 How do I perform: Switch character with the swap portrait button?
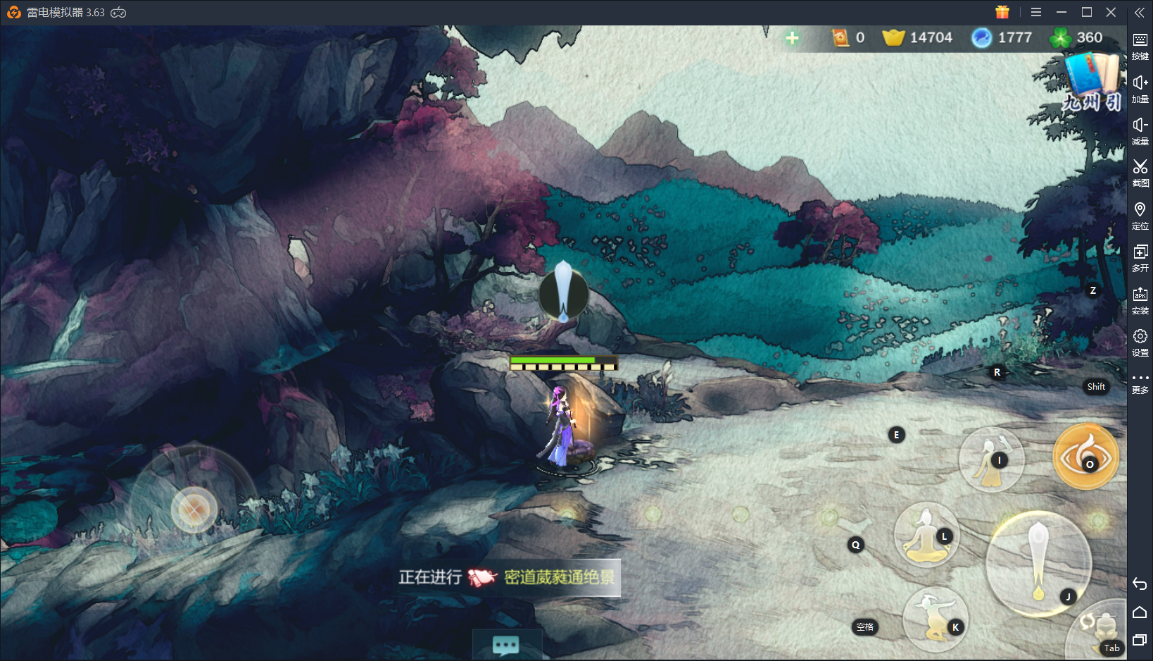coord(1104,632)
